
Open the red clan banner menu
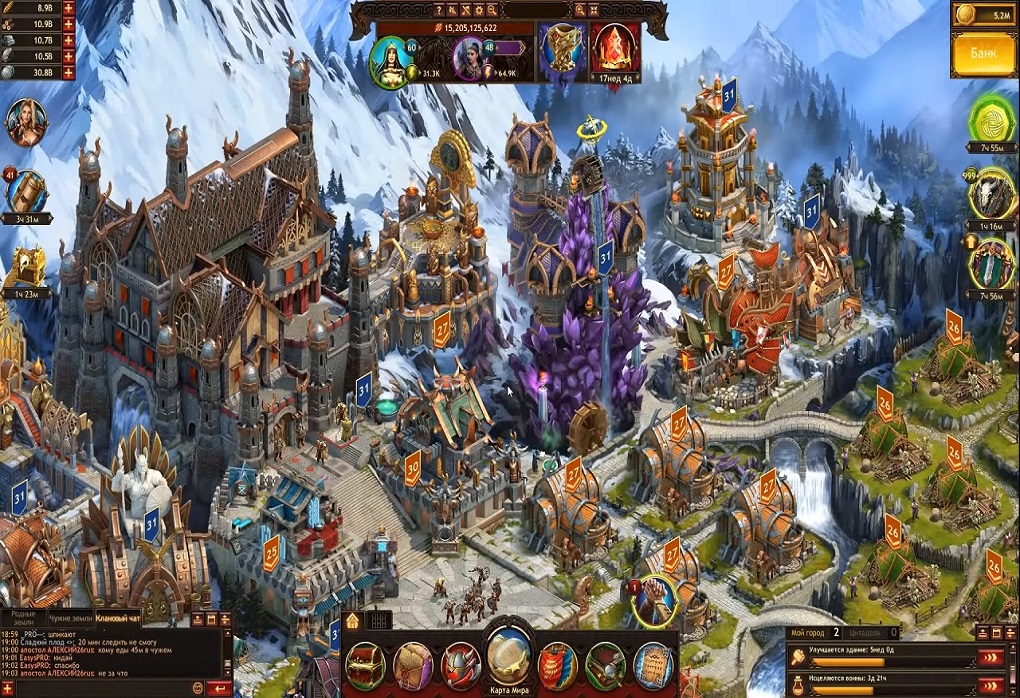tap(557, 664)
